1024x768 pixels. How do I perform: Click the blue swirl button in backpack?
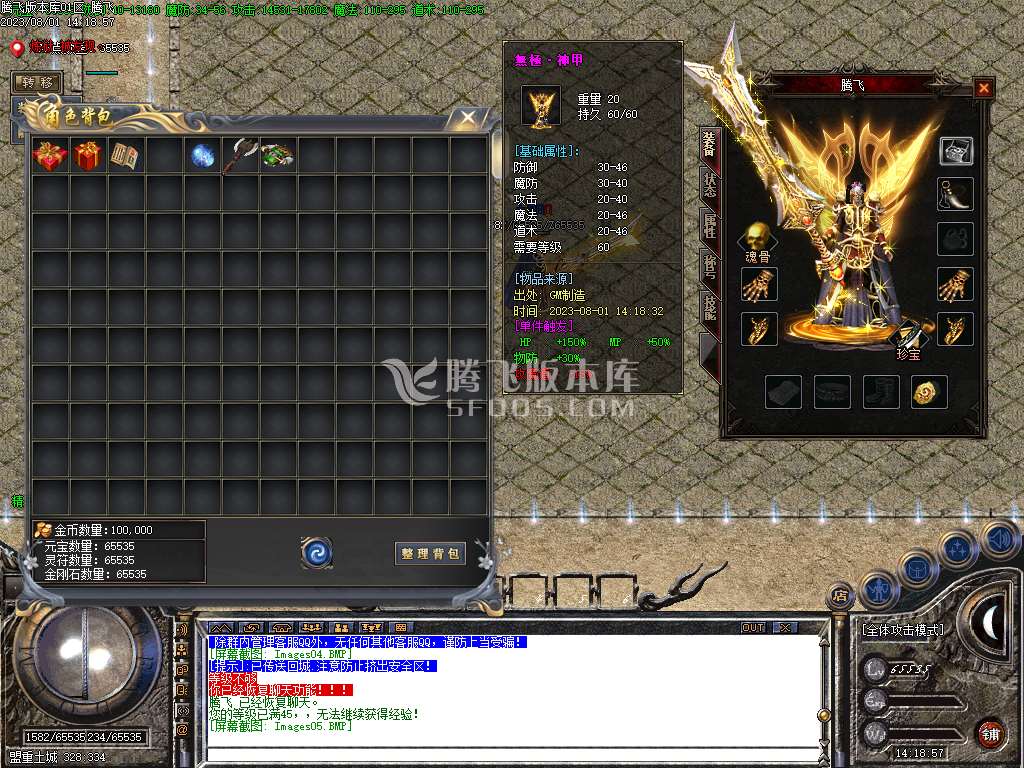coord(317,552)
